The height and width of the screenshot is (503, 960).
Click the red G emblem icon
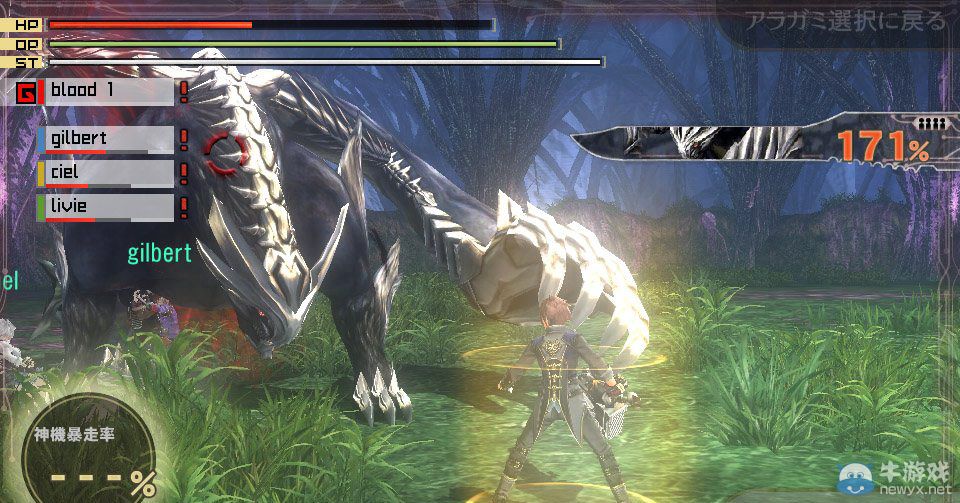29,93
